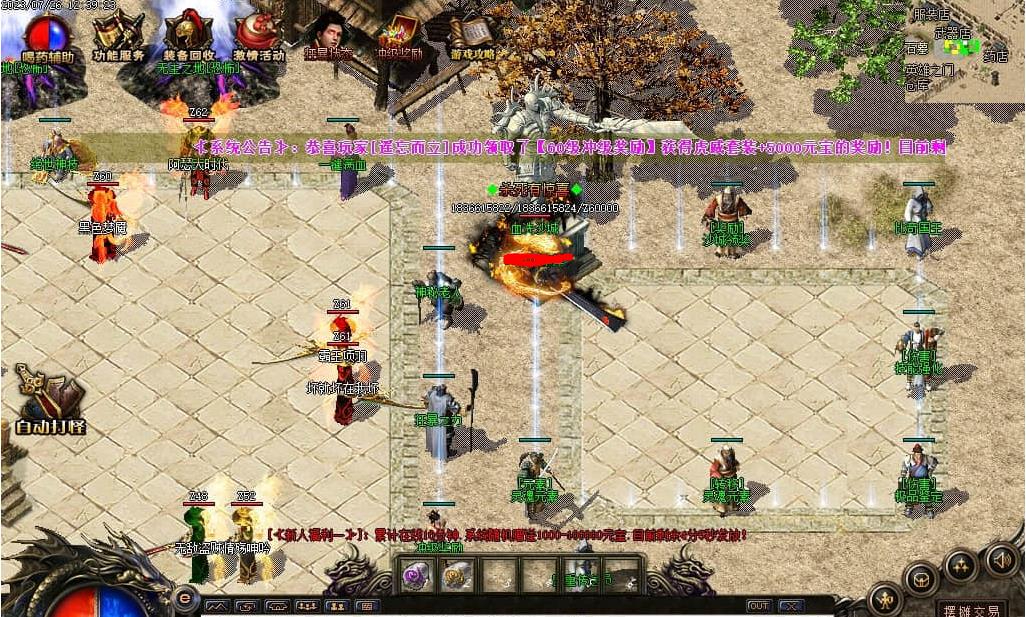The width and height of the screenshot is (1026, 617).
Task: Click the X button beside OUT
Action: point(792,606)
